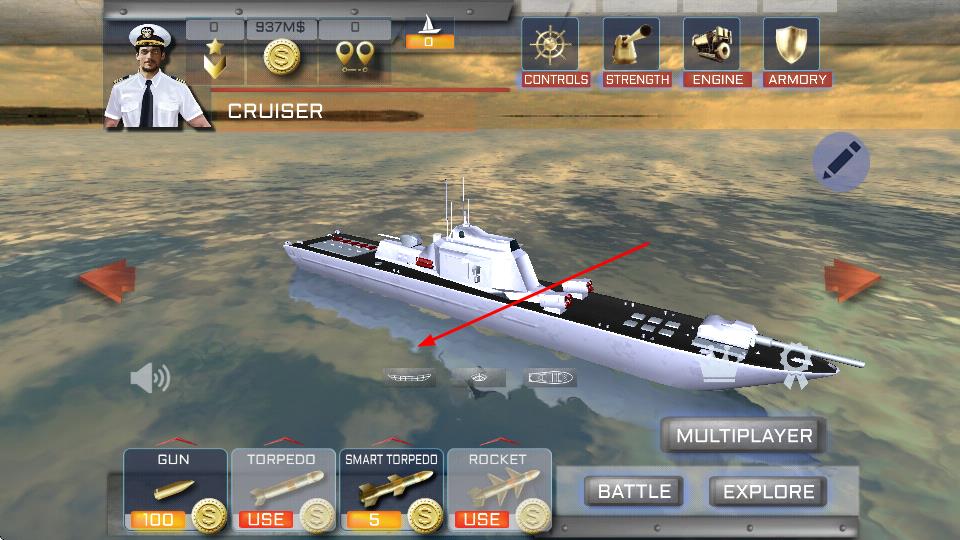Click the captain portrait

[x=156, y=80]
